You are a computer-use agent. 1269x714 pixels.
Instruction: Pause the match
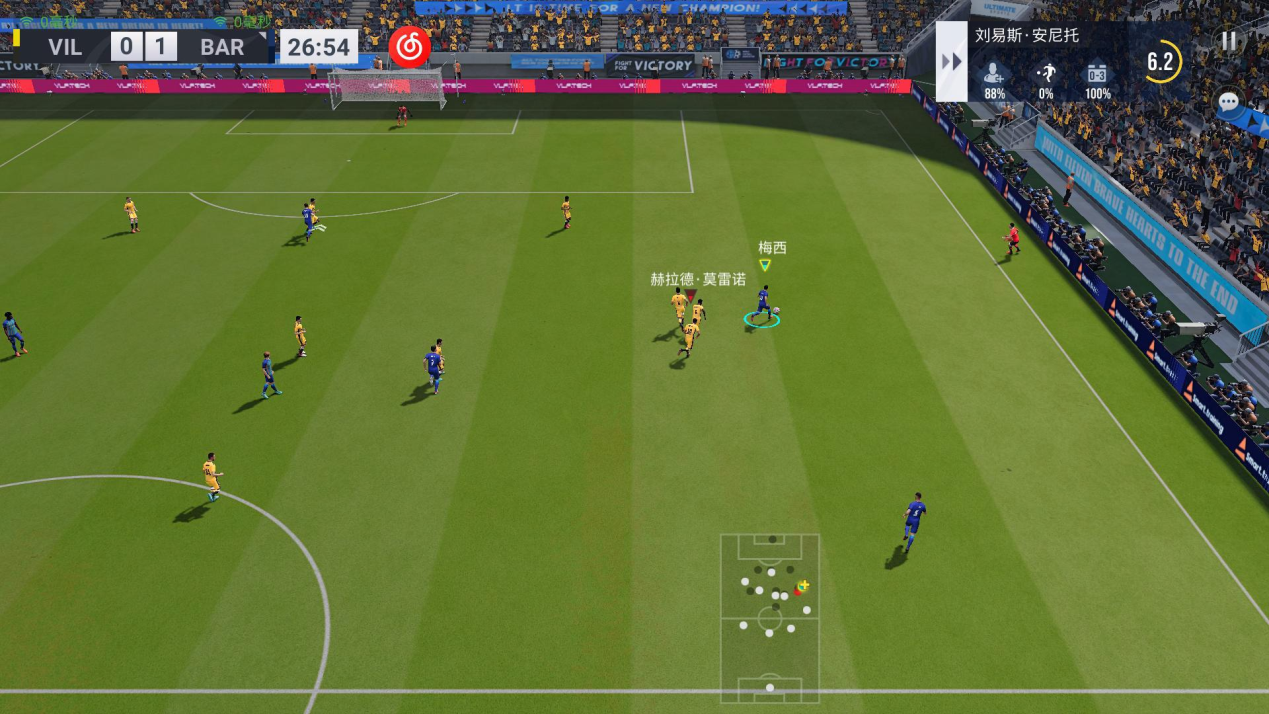click(1229, 41)
